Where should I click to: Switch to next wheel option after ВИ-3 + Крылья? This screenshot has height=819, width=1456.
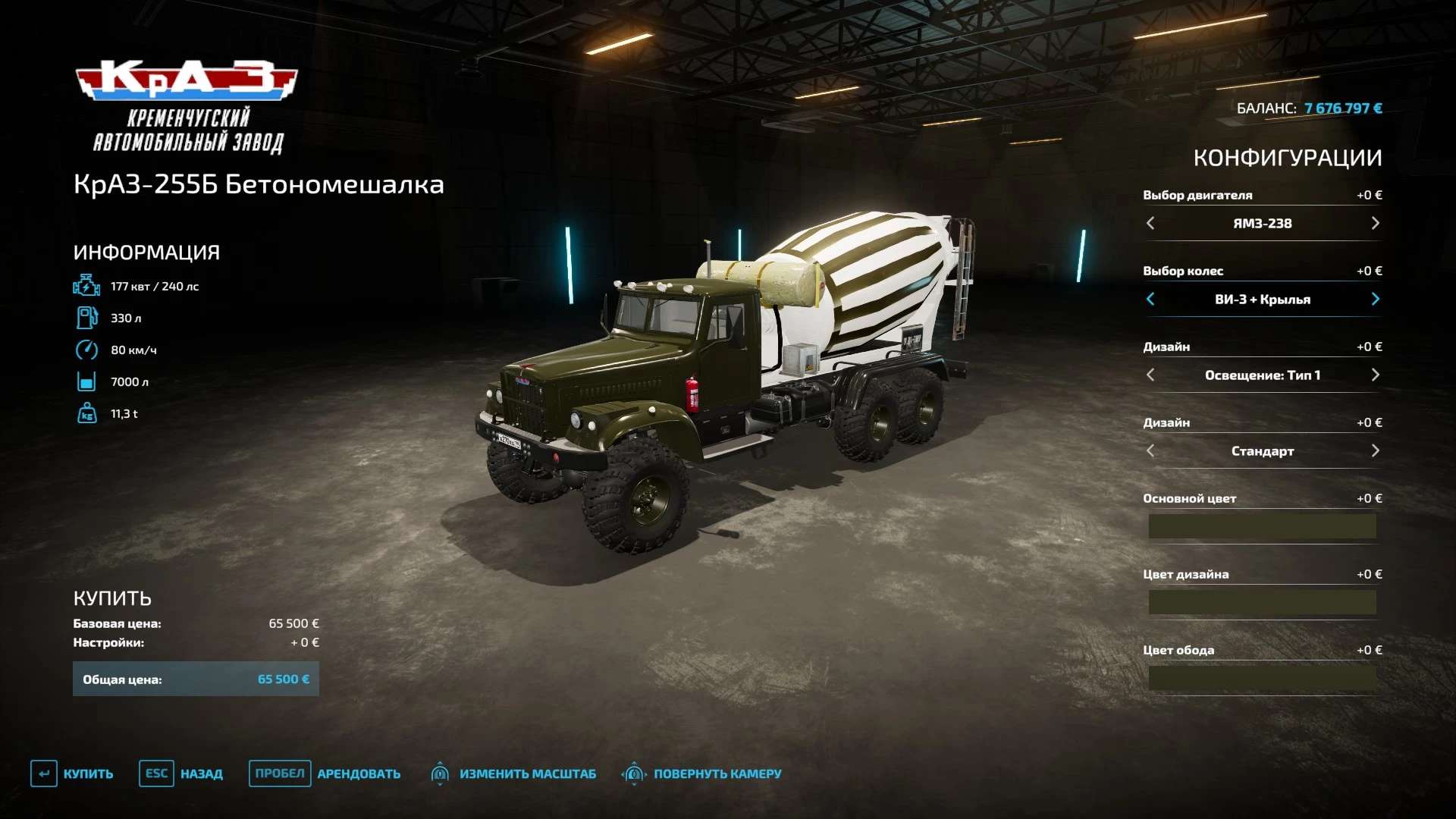click(x=1375, y=299)
